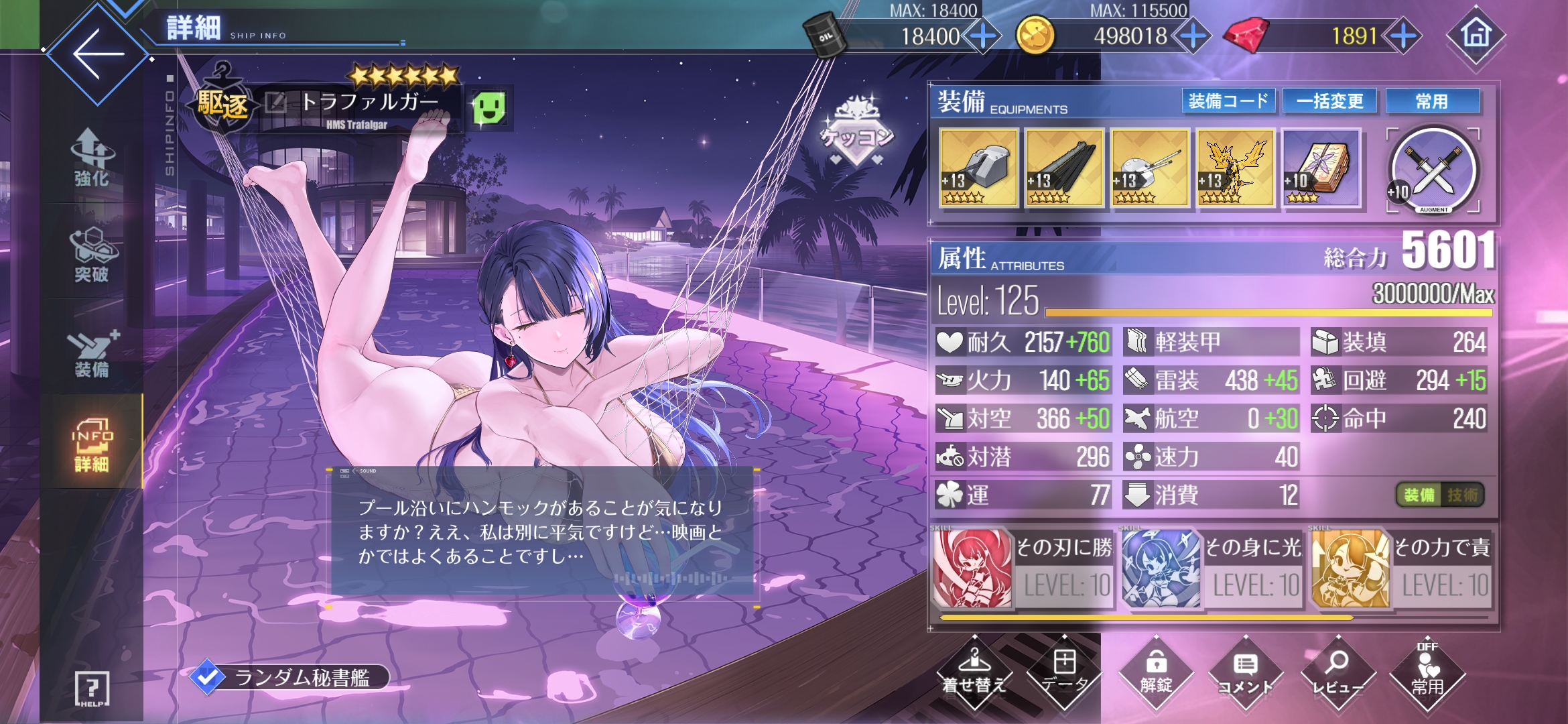Select the torpedo equipment slot
Screen dimensions: 1568x724
coord(1064,168)
